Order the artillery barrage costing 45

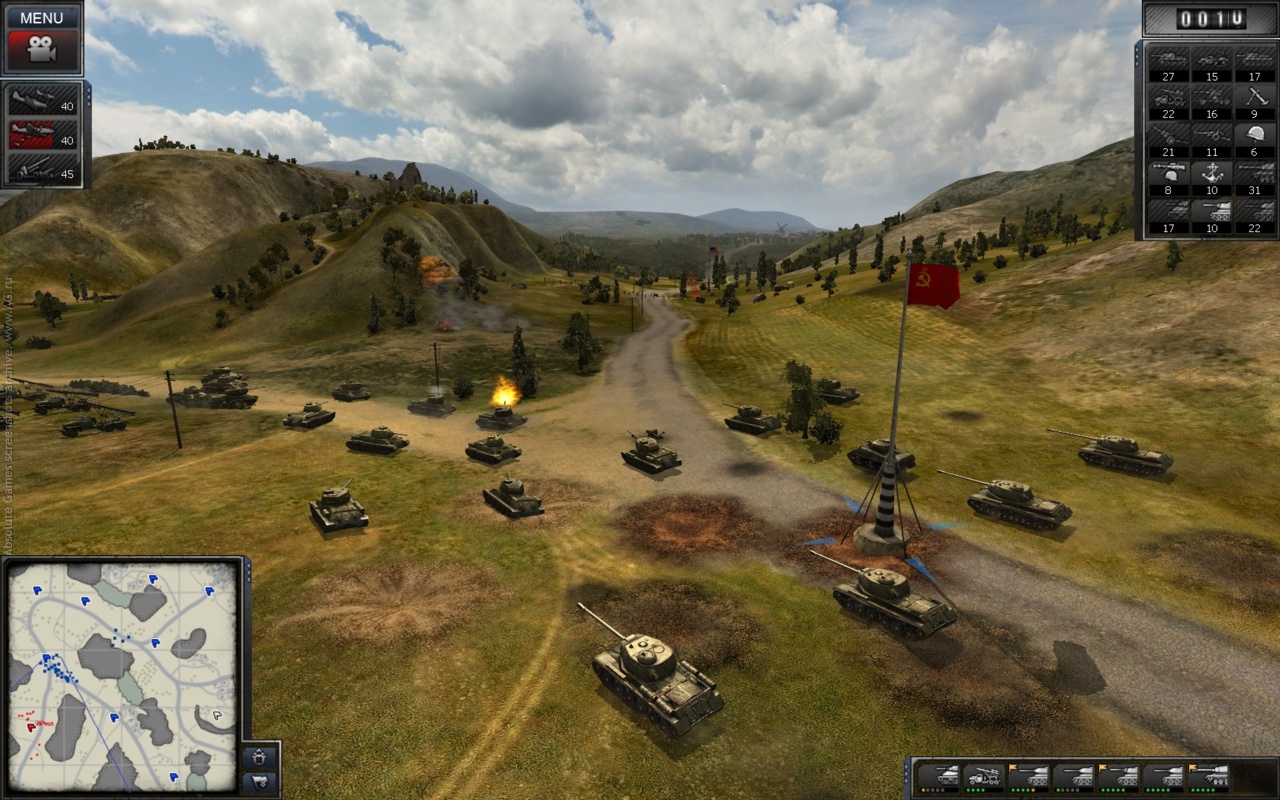pos(43,169)
